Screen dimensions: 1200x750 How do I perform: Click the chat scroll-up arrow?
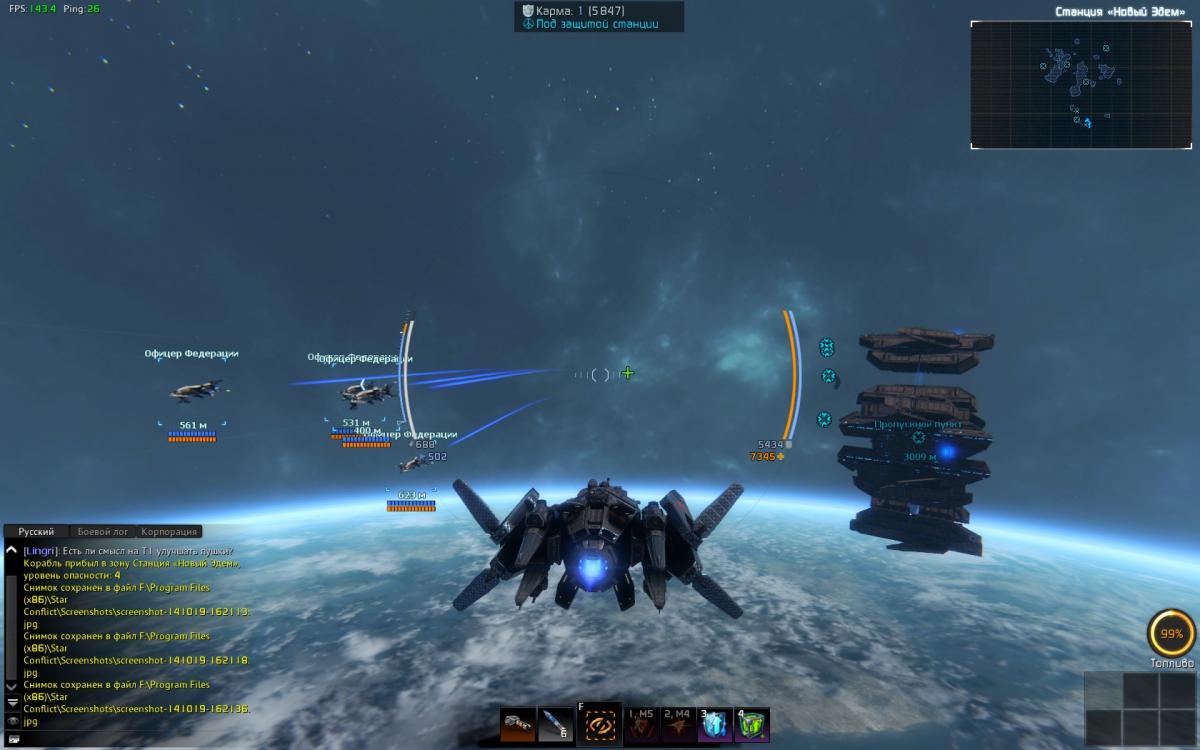12,550
